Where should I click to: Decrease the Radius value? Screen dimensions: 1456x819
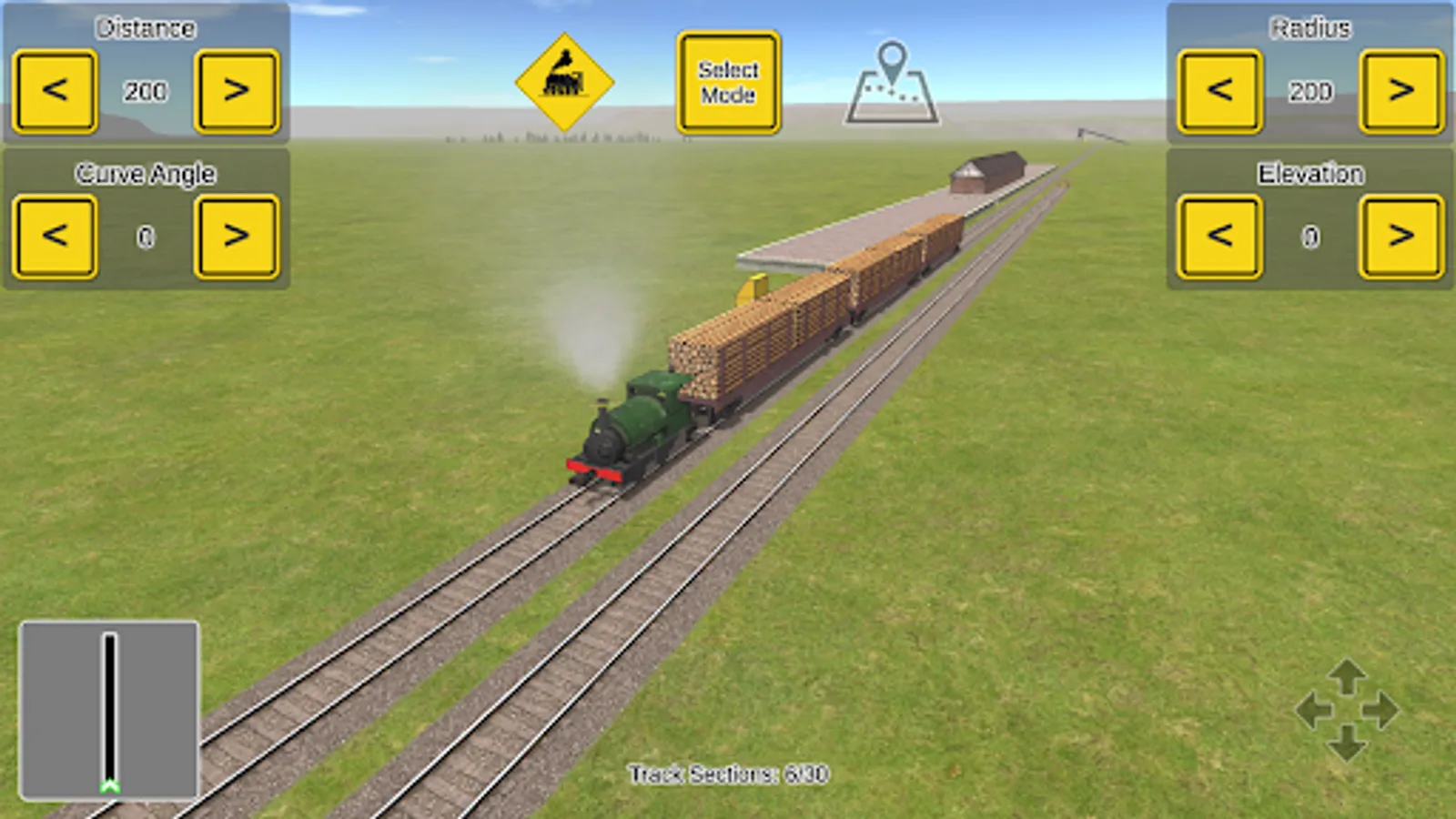[1219, 88]
